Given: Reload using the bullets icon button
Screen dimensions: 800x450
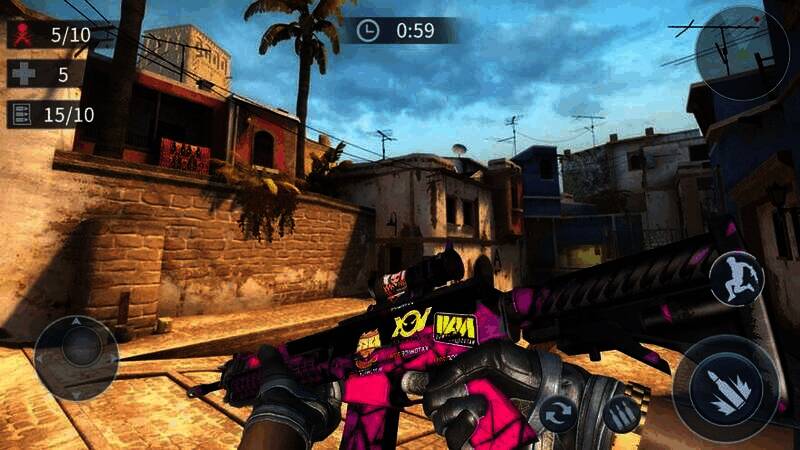Looking at the screenshot, I should [x=621, y=412].
